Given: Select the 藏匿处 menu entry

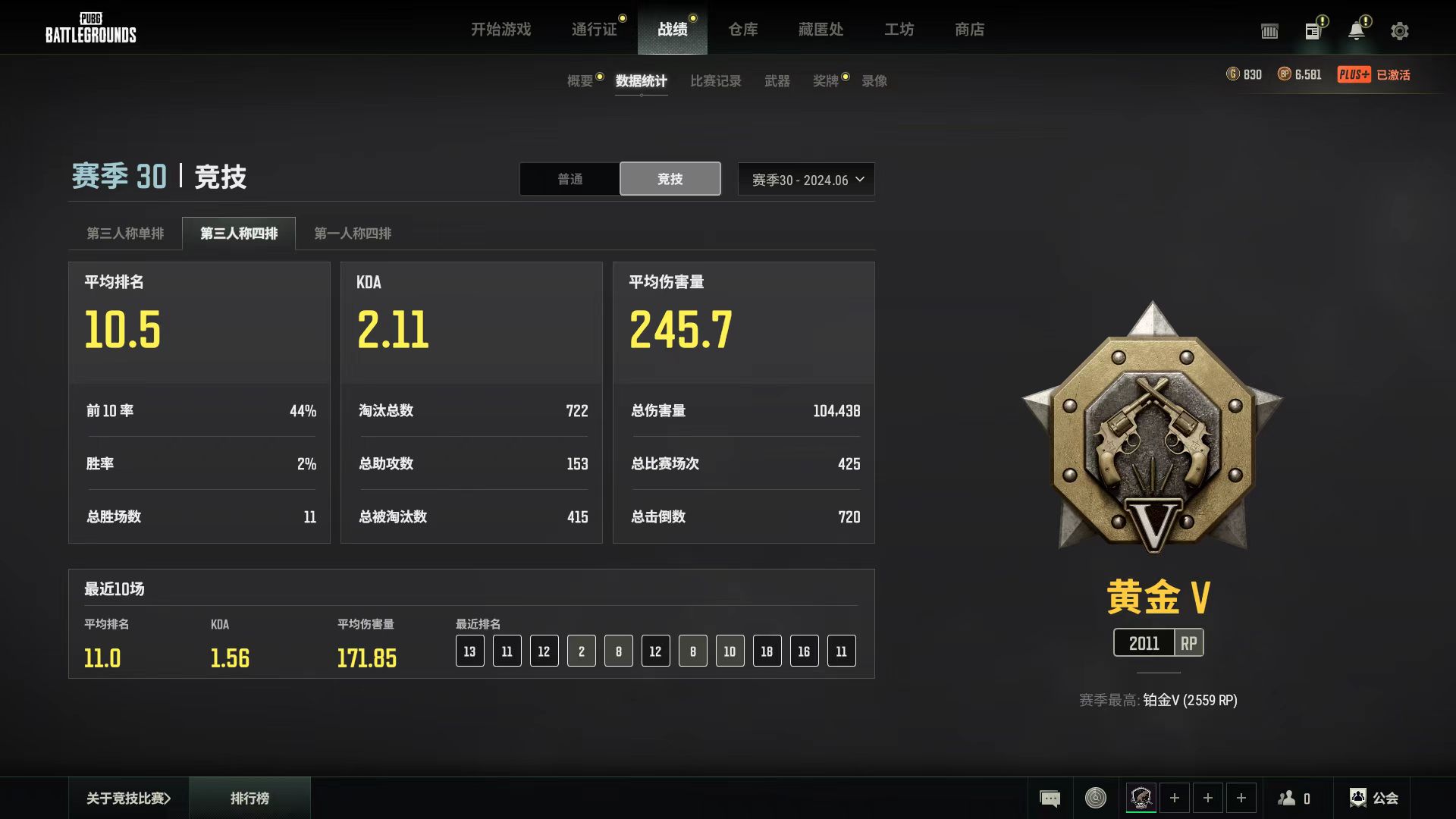Looking at the screenshot, I should (821, 30).
